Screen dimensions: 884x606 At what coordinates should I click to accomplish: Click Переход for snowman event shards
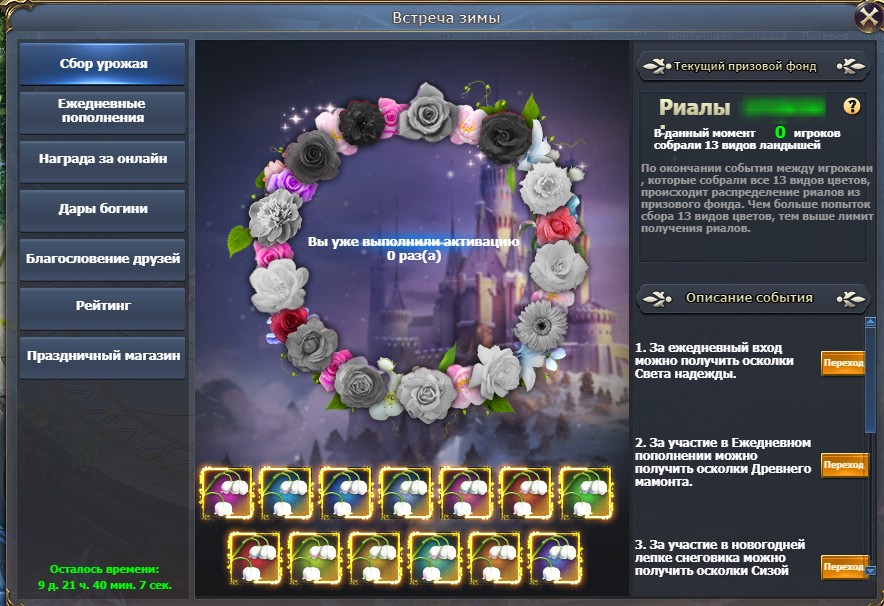click(x=844, y=567)
